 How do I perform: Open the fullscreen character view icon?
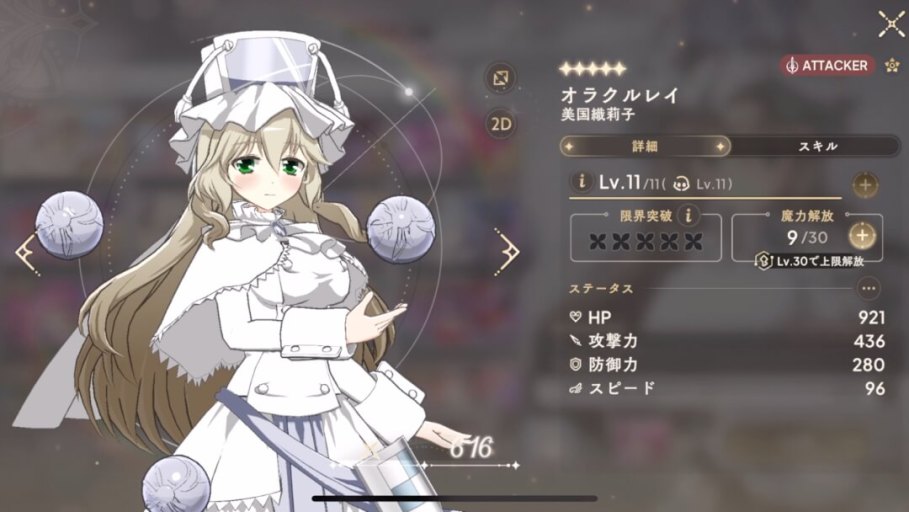[x=500, y=77]
